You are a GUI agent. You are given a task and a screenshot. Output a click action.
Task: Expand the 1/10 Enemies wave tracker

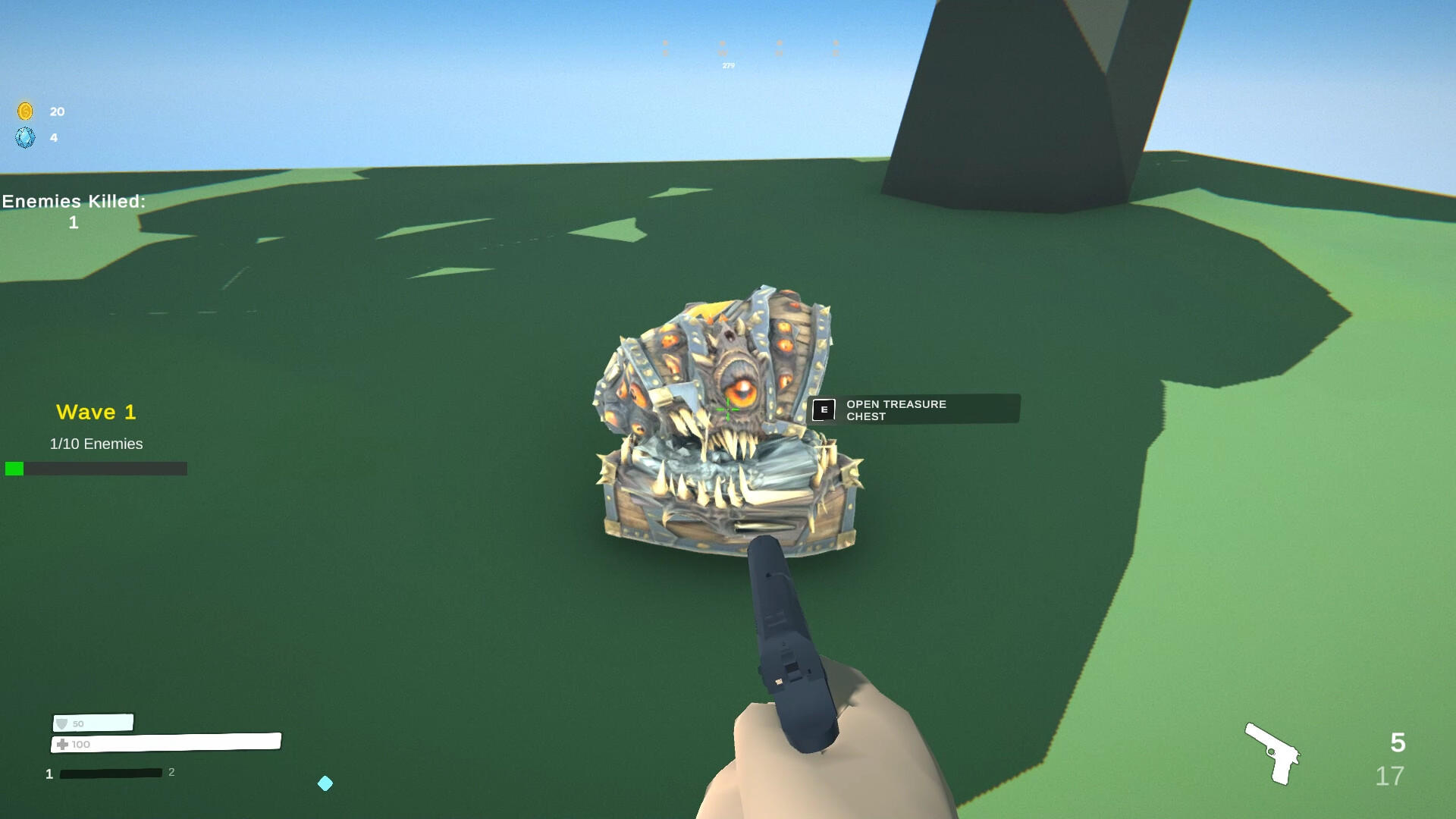96,444
